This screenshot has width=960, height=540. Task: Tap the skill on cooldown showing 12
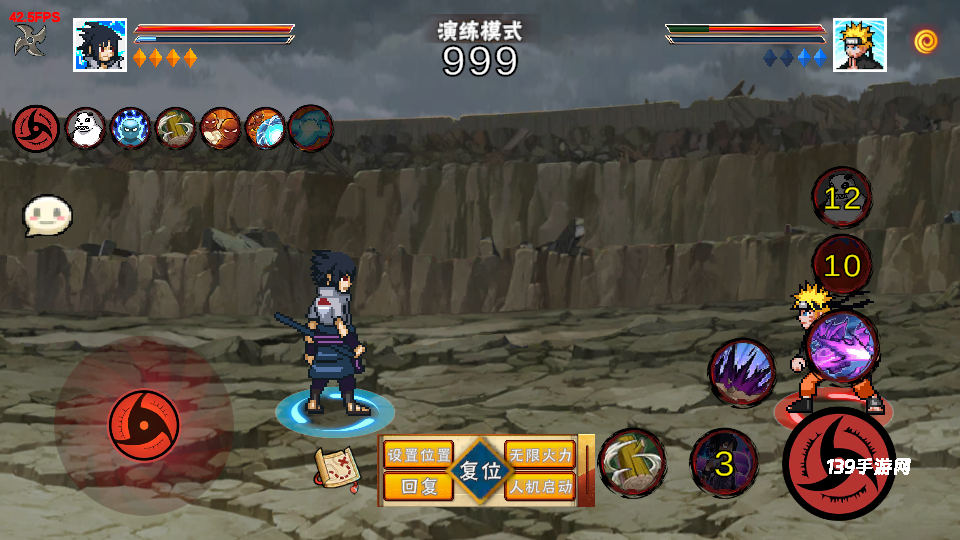coord(842,198)
